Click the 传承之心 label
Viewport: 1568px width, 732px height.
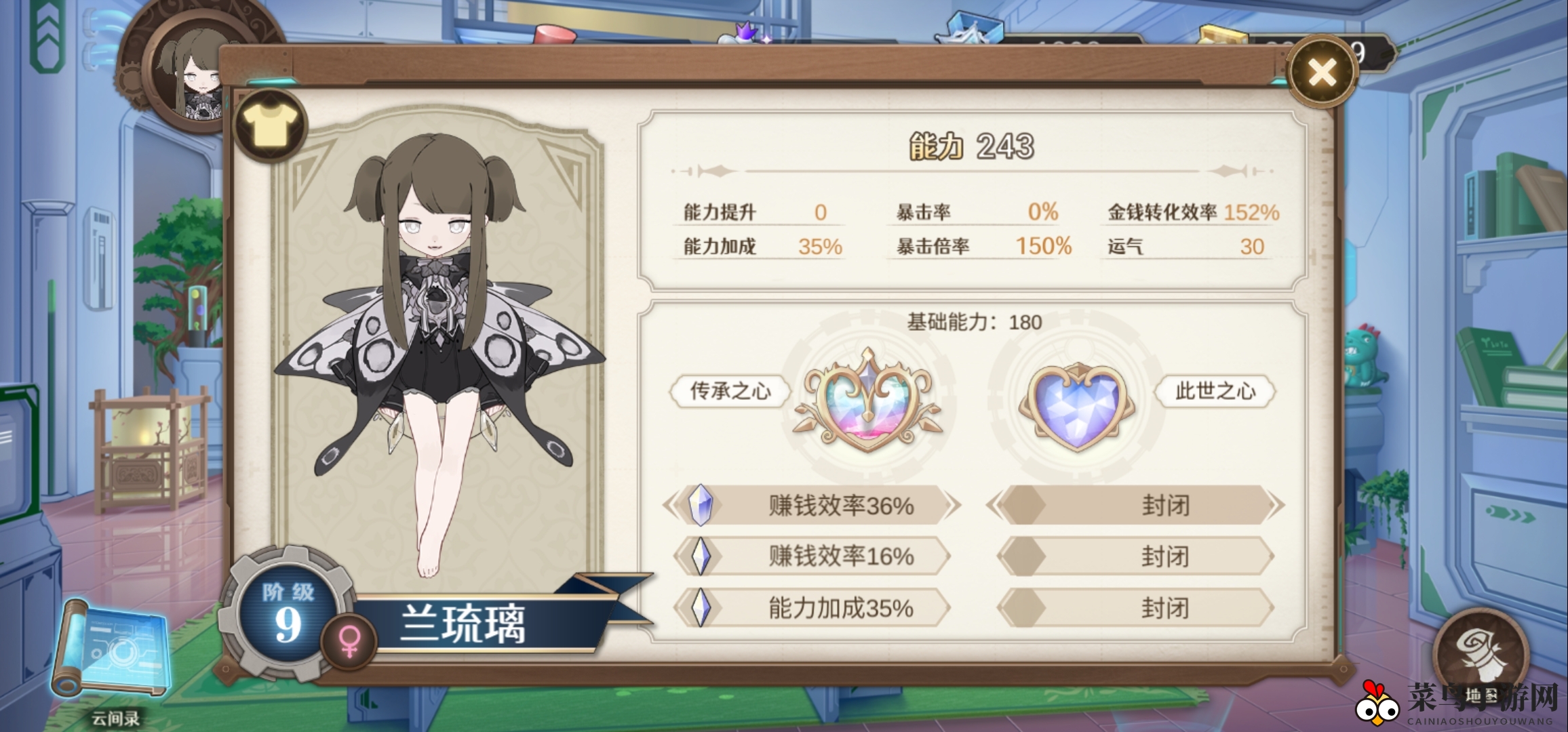(x=730, y=391)
